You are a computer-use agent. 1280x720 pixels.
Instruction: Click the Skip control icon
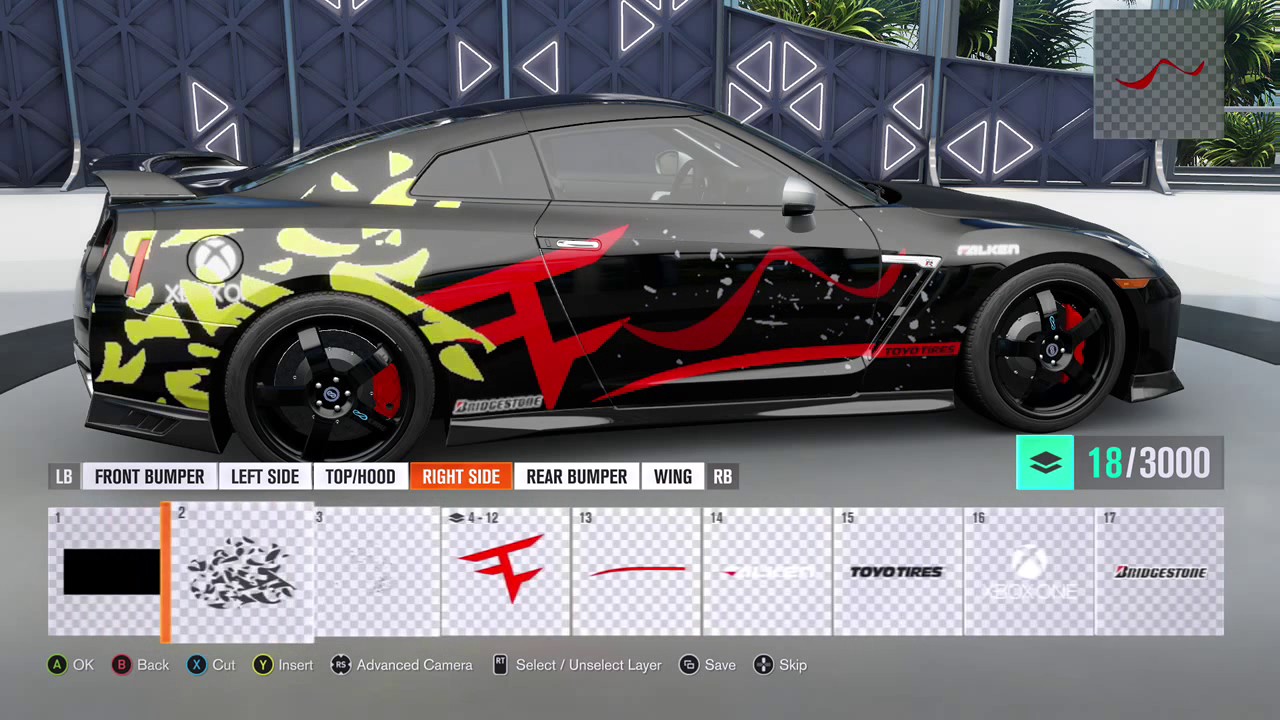tap(763, 665)
